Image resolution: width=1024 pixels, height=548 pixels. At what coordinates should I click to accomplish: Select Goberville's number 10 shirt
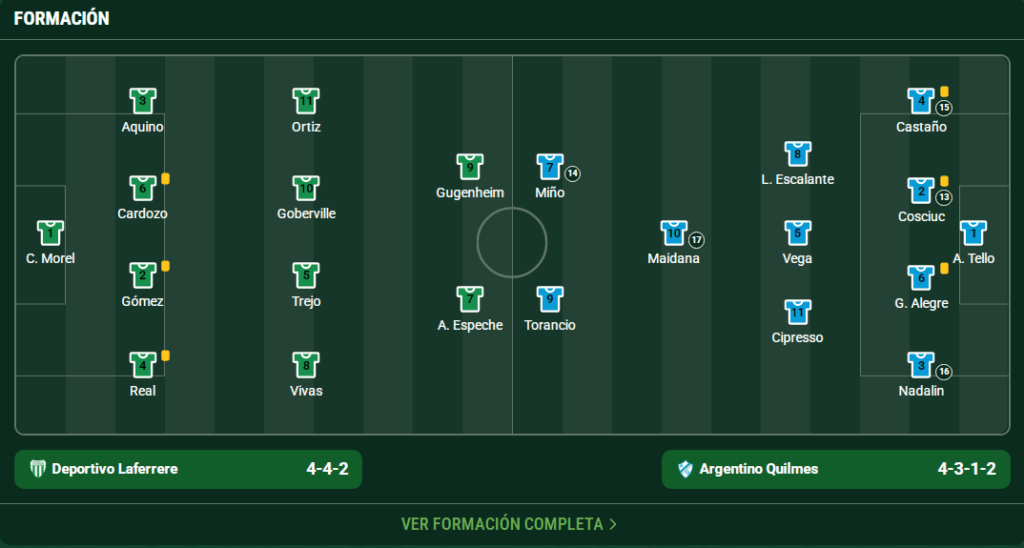click(306, 188)
